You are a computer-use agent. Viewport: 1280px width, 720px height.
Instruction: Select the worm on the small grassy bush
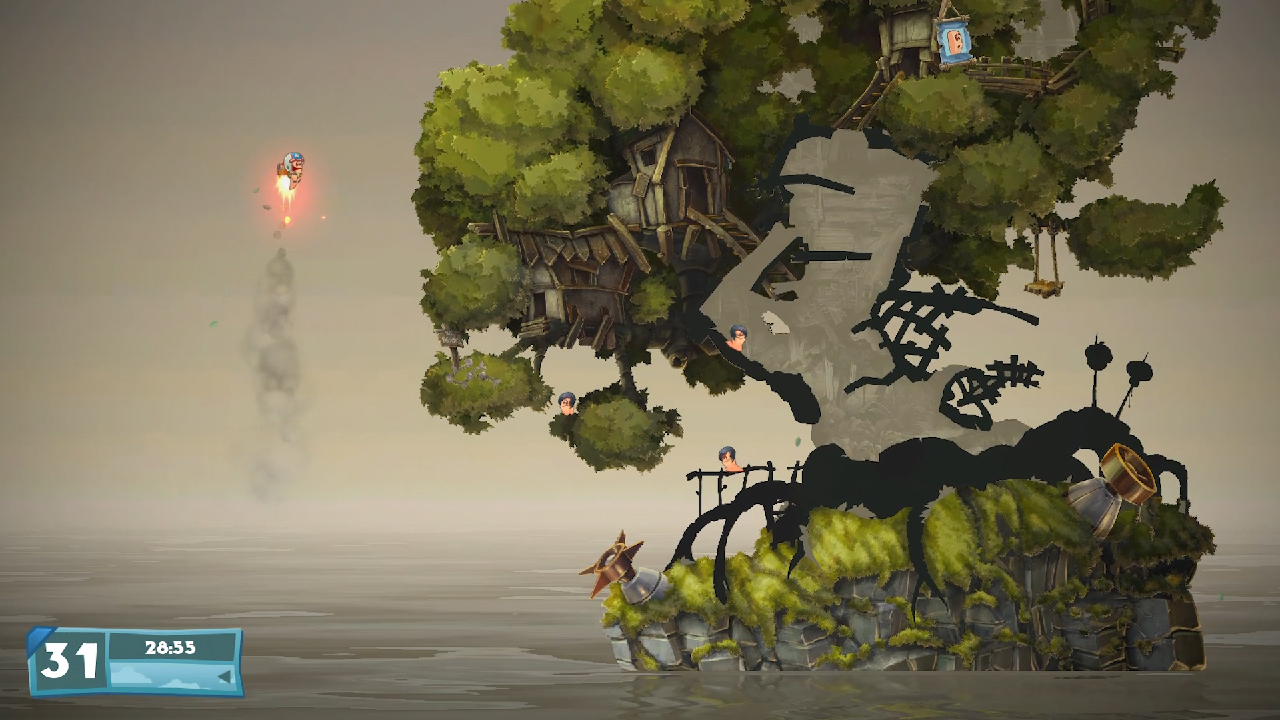[x=566, y=402]
